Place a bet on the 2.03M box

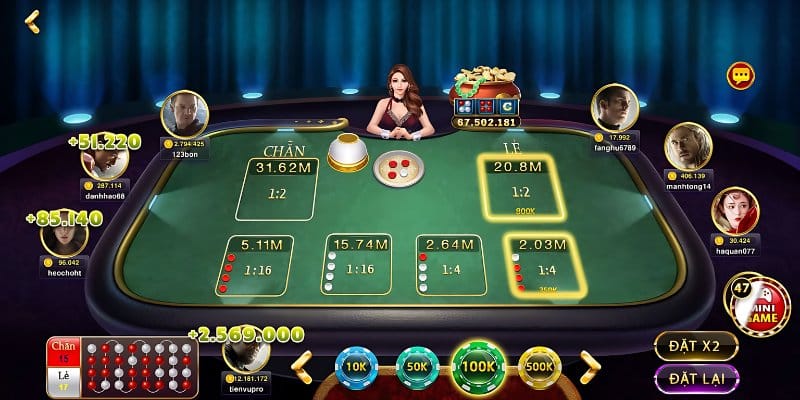544,264
